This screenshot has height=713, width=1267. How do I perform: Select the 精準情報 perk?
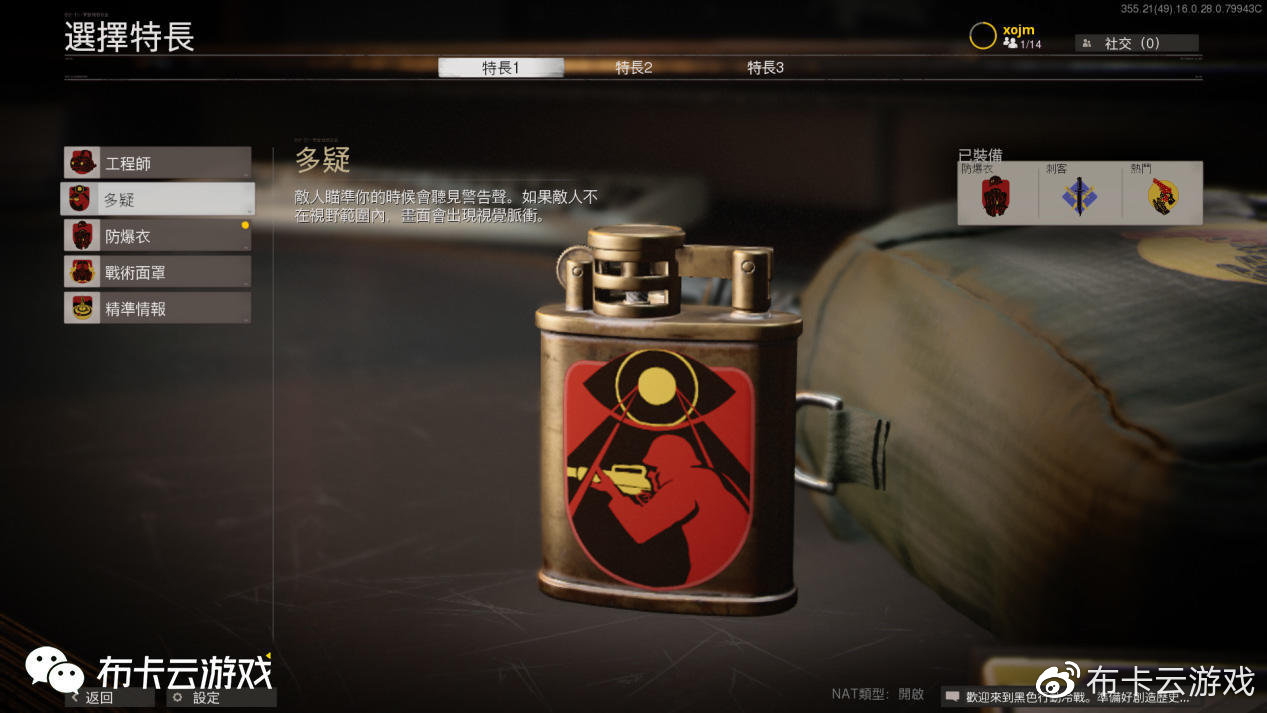pyautogui.click(x=157, y=308)
